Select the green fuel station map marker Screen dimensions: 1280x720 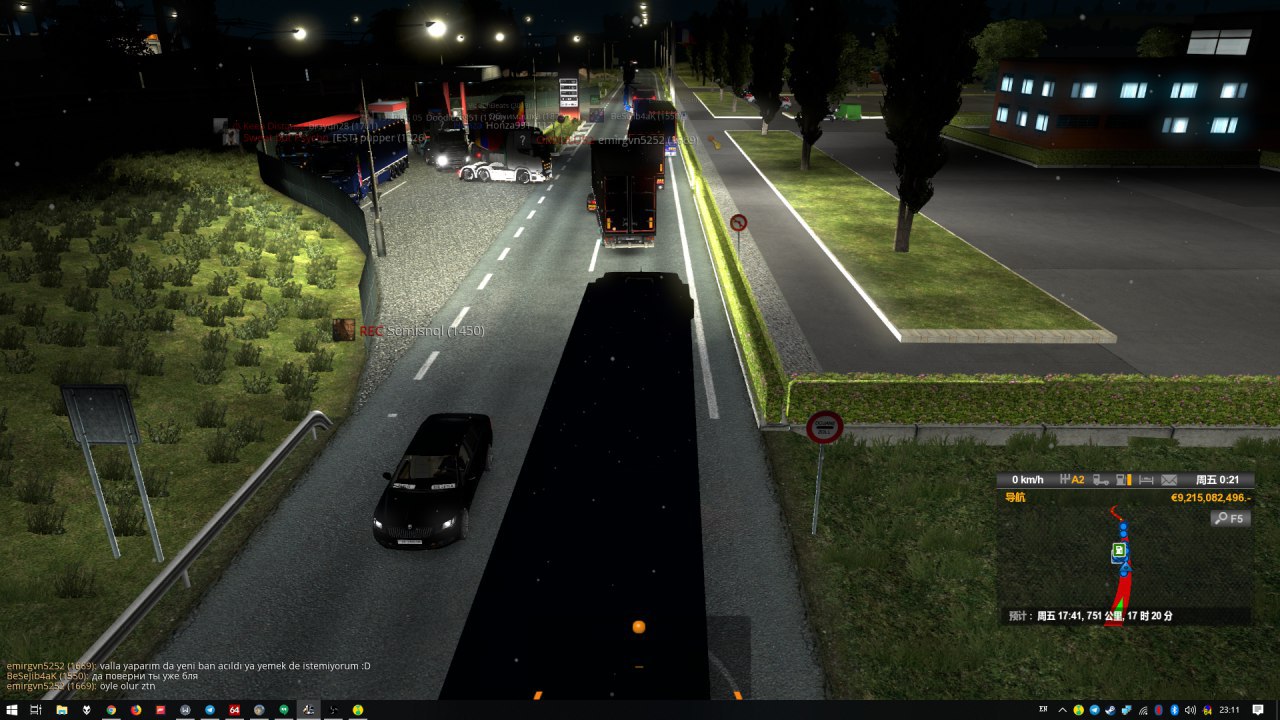[x=1119, y=550]
